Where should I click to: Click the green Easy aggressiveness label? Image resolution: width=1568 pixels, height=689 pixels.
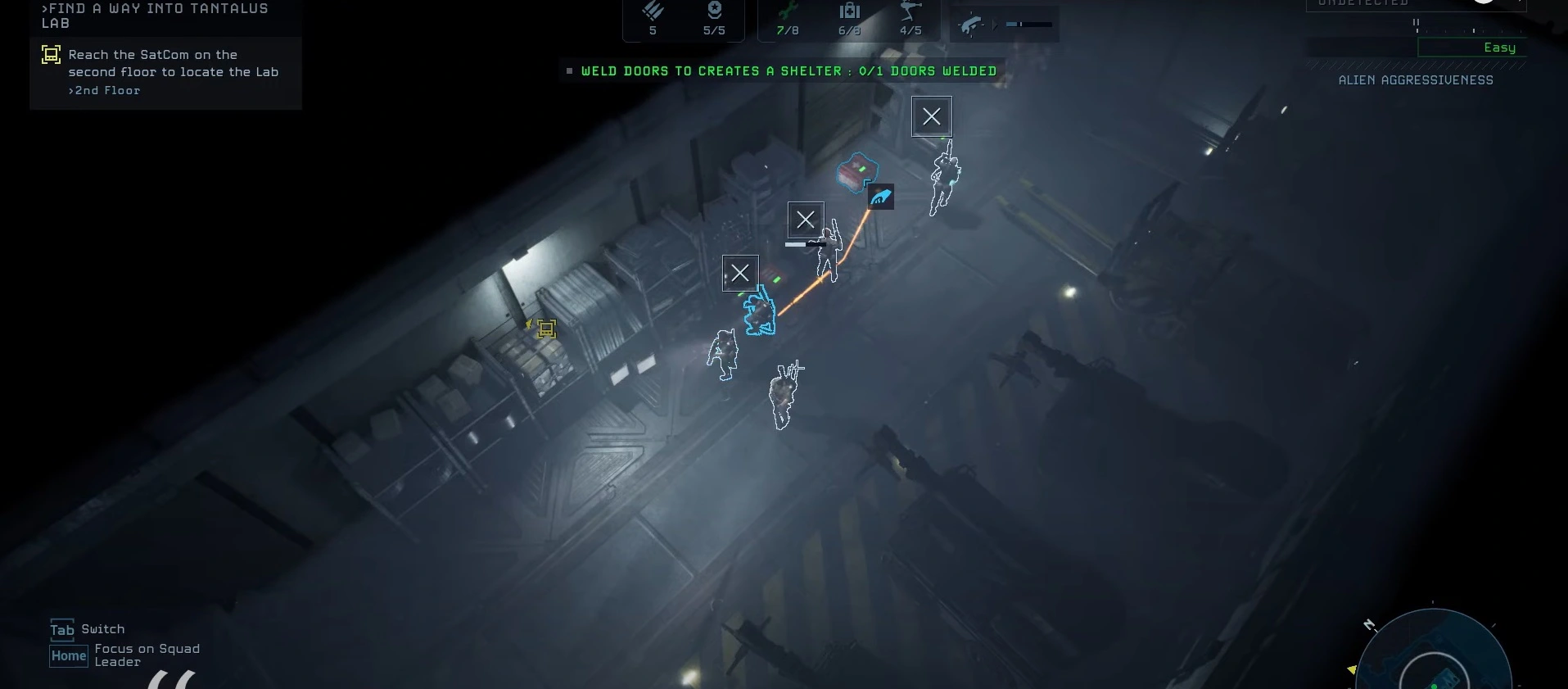pos(1500,48)
